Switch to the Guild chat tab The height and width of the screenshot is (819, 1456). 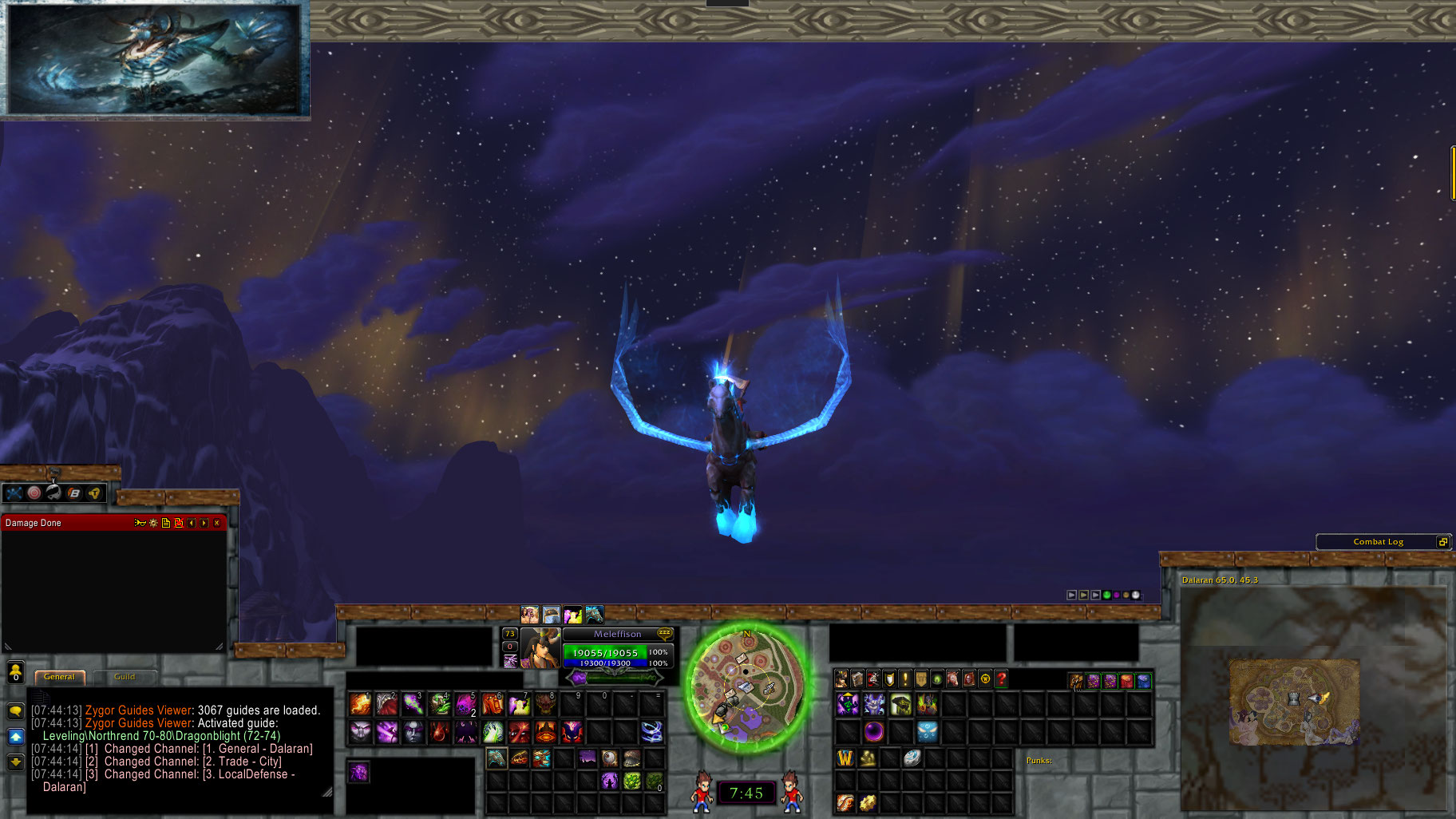[x=123, y=676]
